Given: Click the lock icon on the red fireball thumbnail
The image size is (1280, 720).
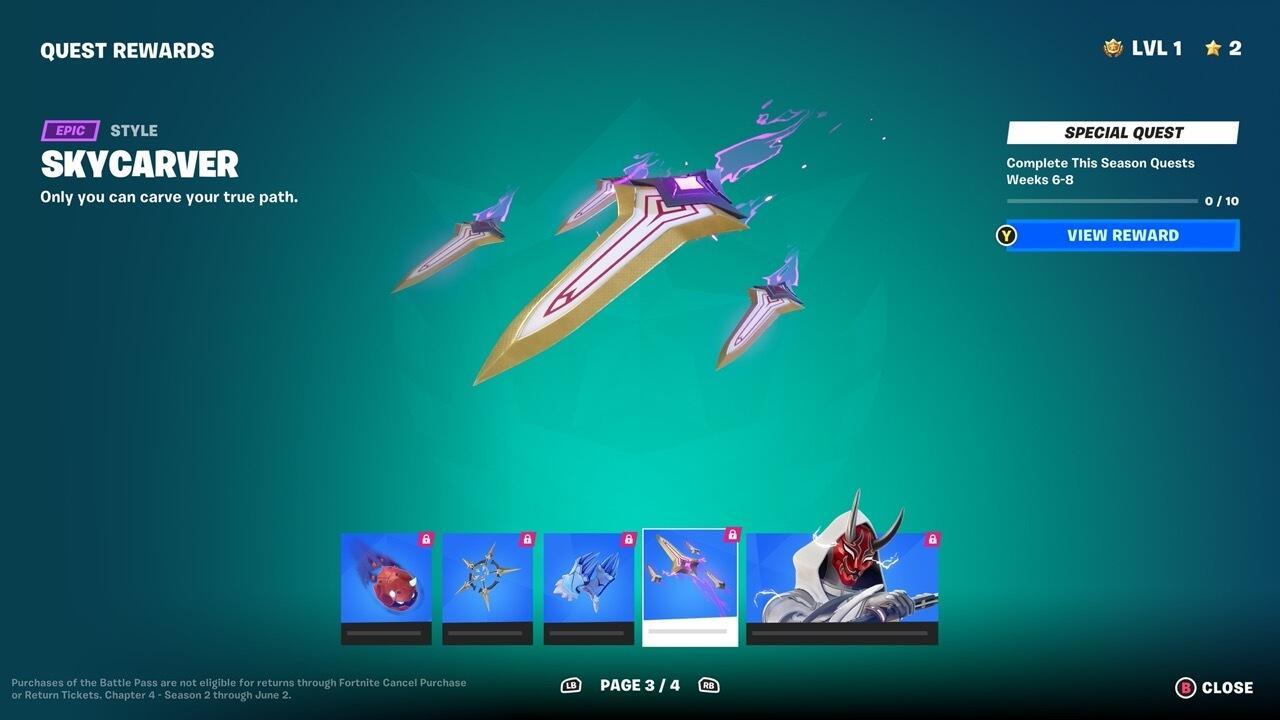Looking at the screenshot, I should (425, 537).
